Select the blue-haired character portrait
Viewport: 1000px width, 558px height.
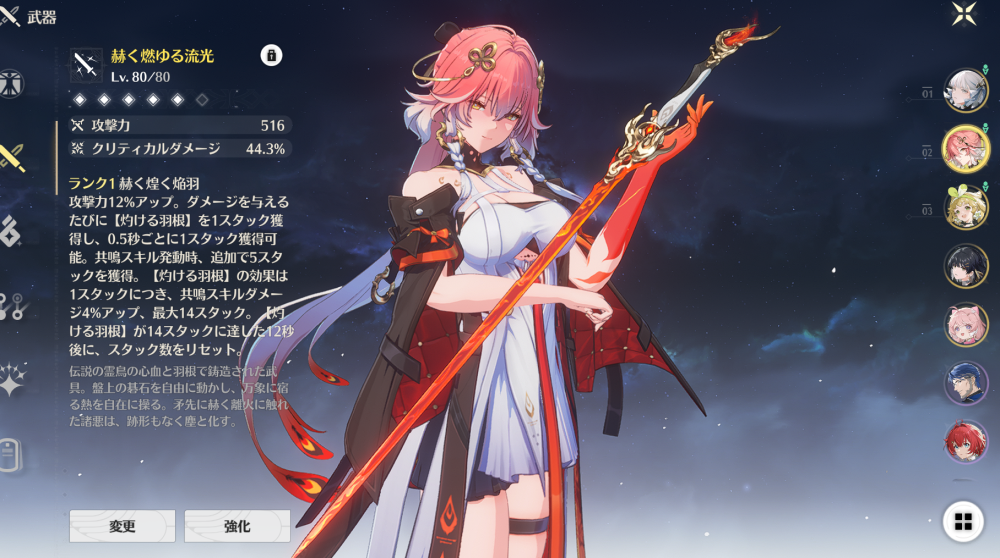966,383
